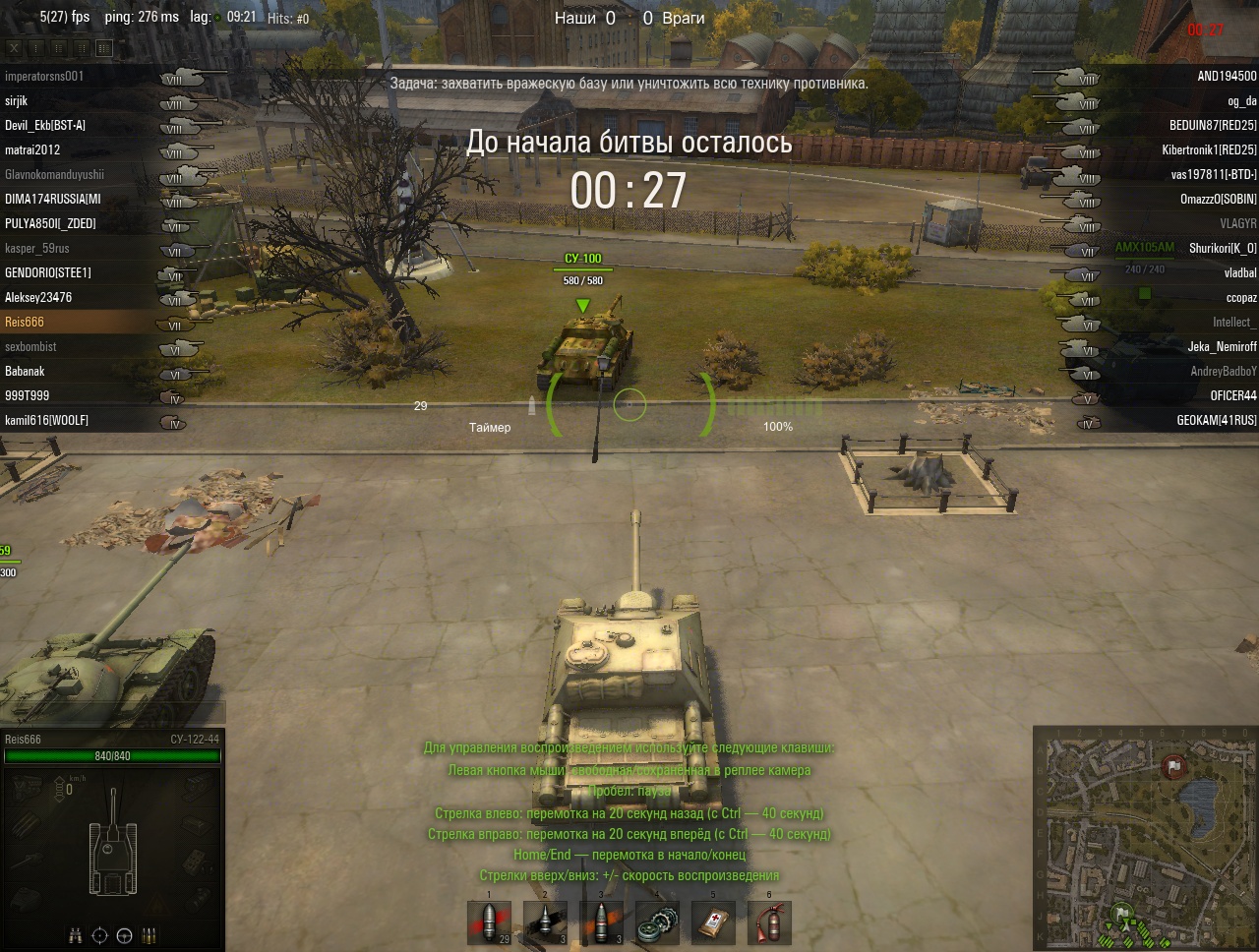Switch player list to single dotted column mode

coord(36,47)
